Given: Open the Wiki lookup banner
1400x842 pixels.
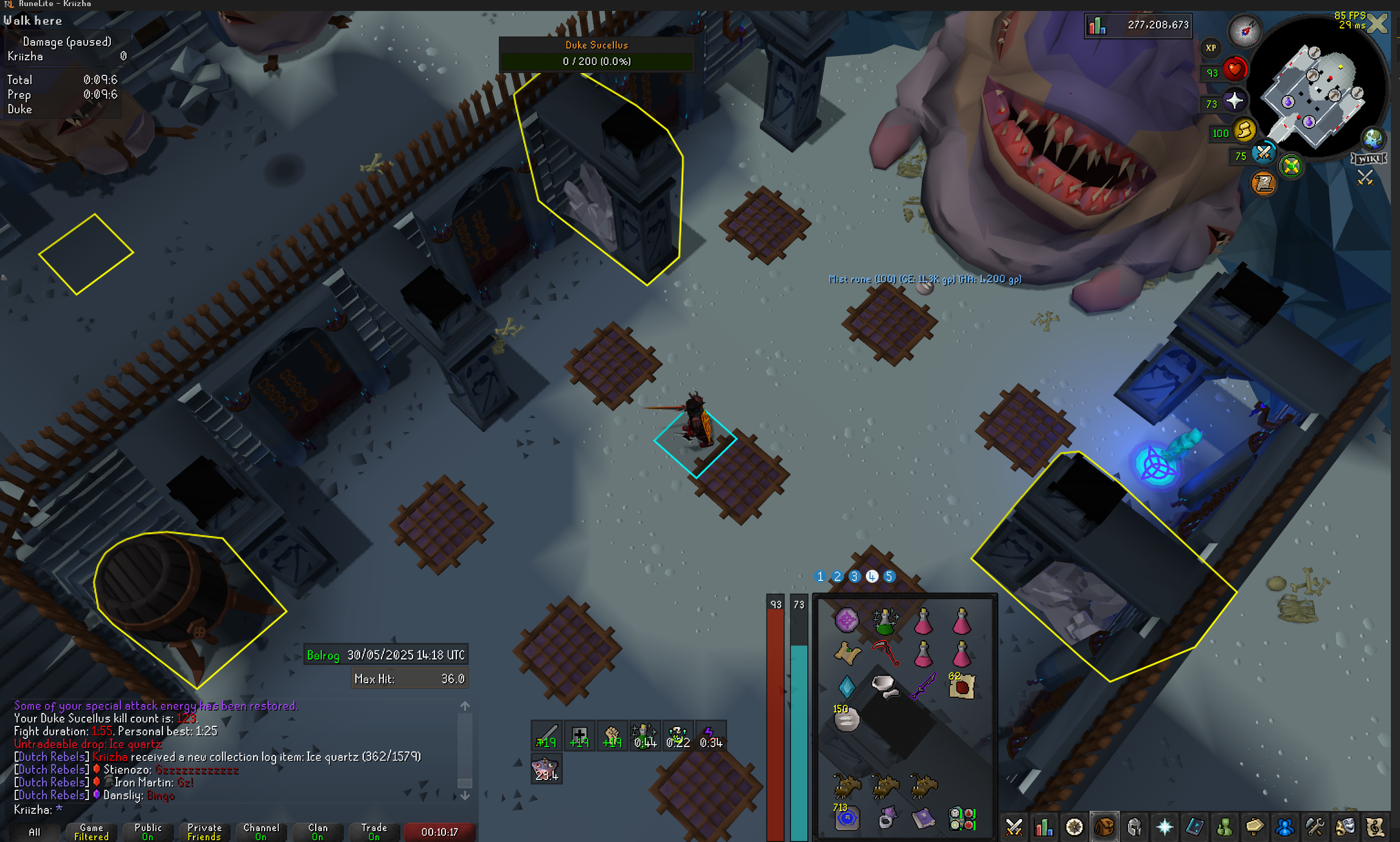Looking at the screenshot, I should click(x=1369, y=159).
